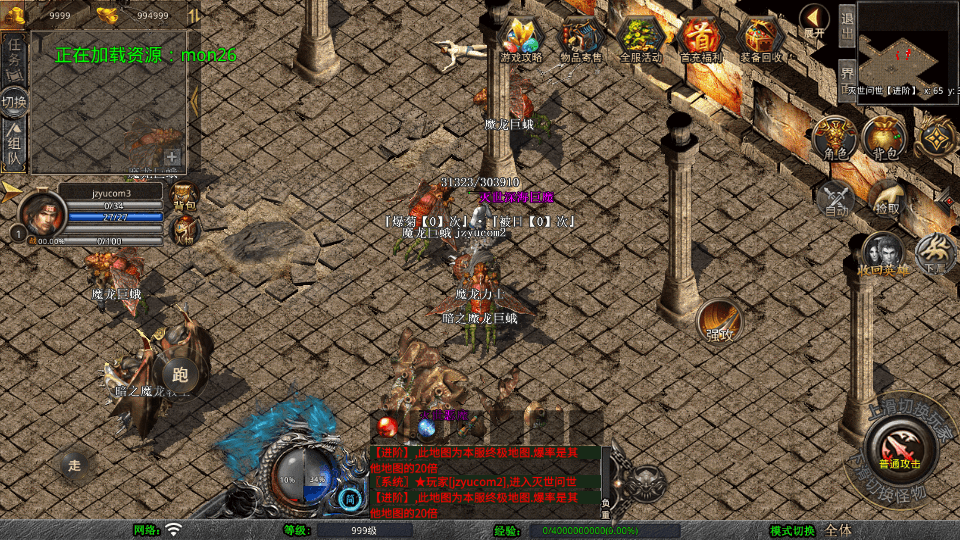Open the 游戏攻略 game guide icon

click(x=521, y=39)
